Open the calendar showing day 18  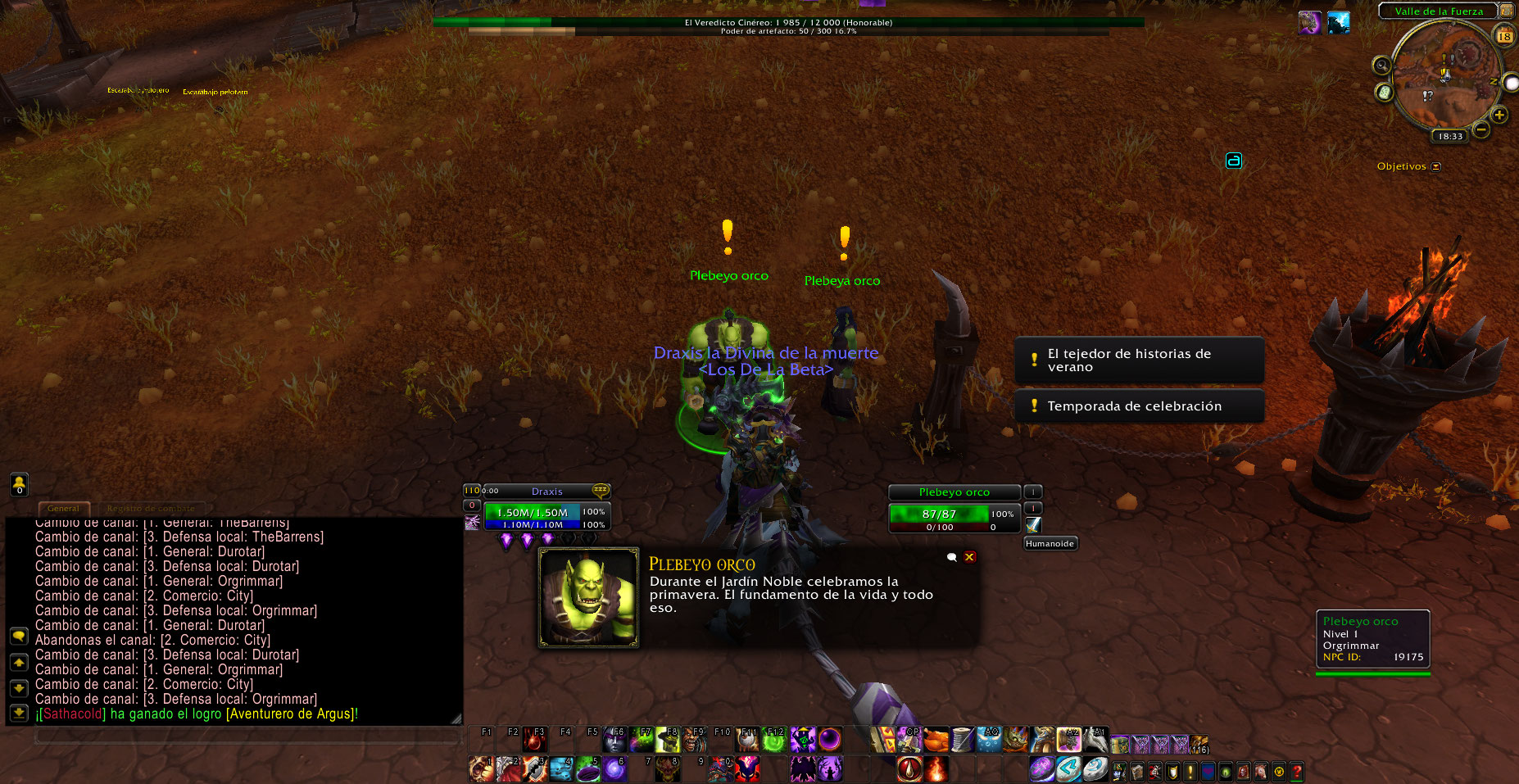[1504, 36]
